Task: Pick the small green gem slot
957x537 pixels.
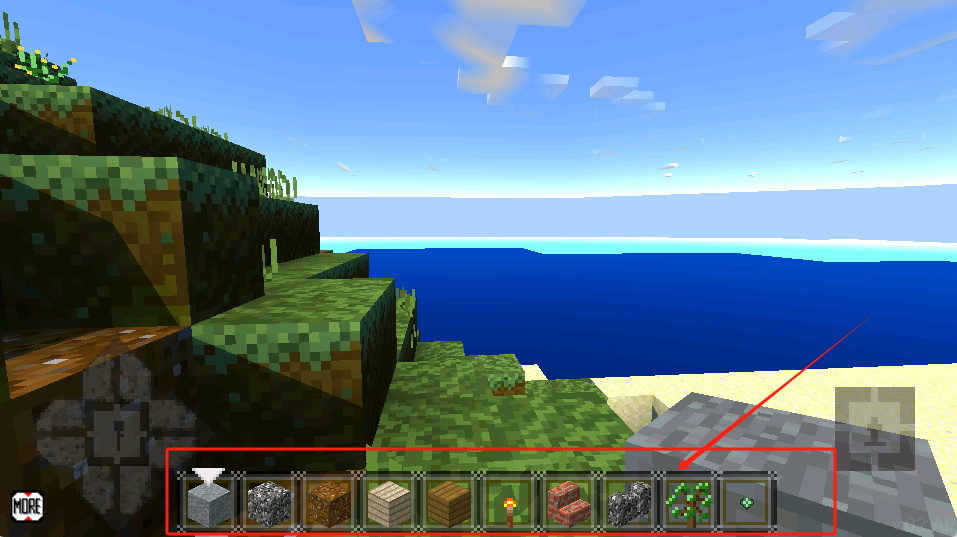Action: [x=746, y=500]
